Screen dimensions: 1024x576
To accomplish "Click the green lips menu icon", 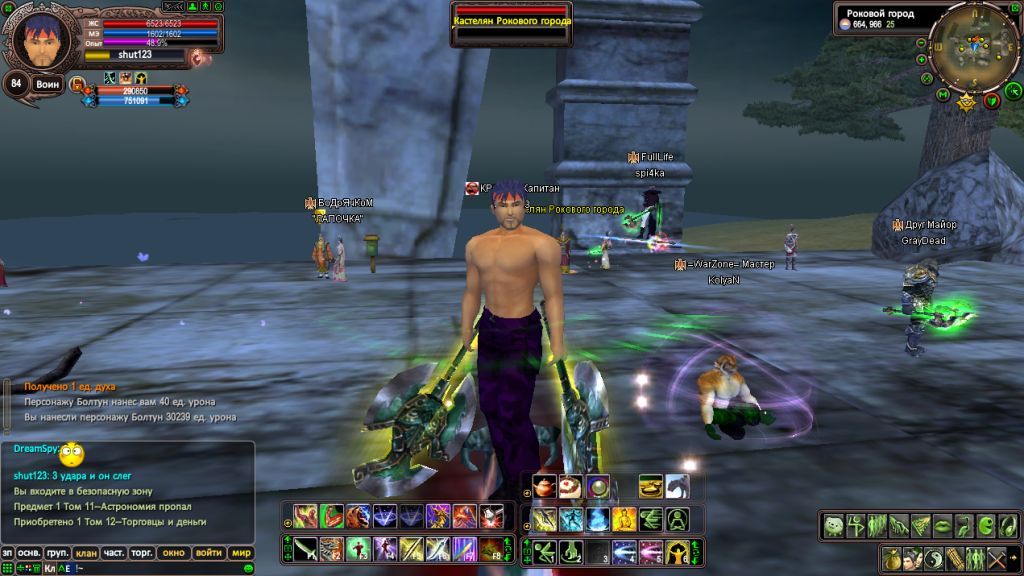I will [x=943, y=524].
